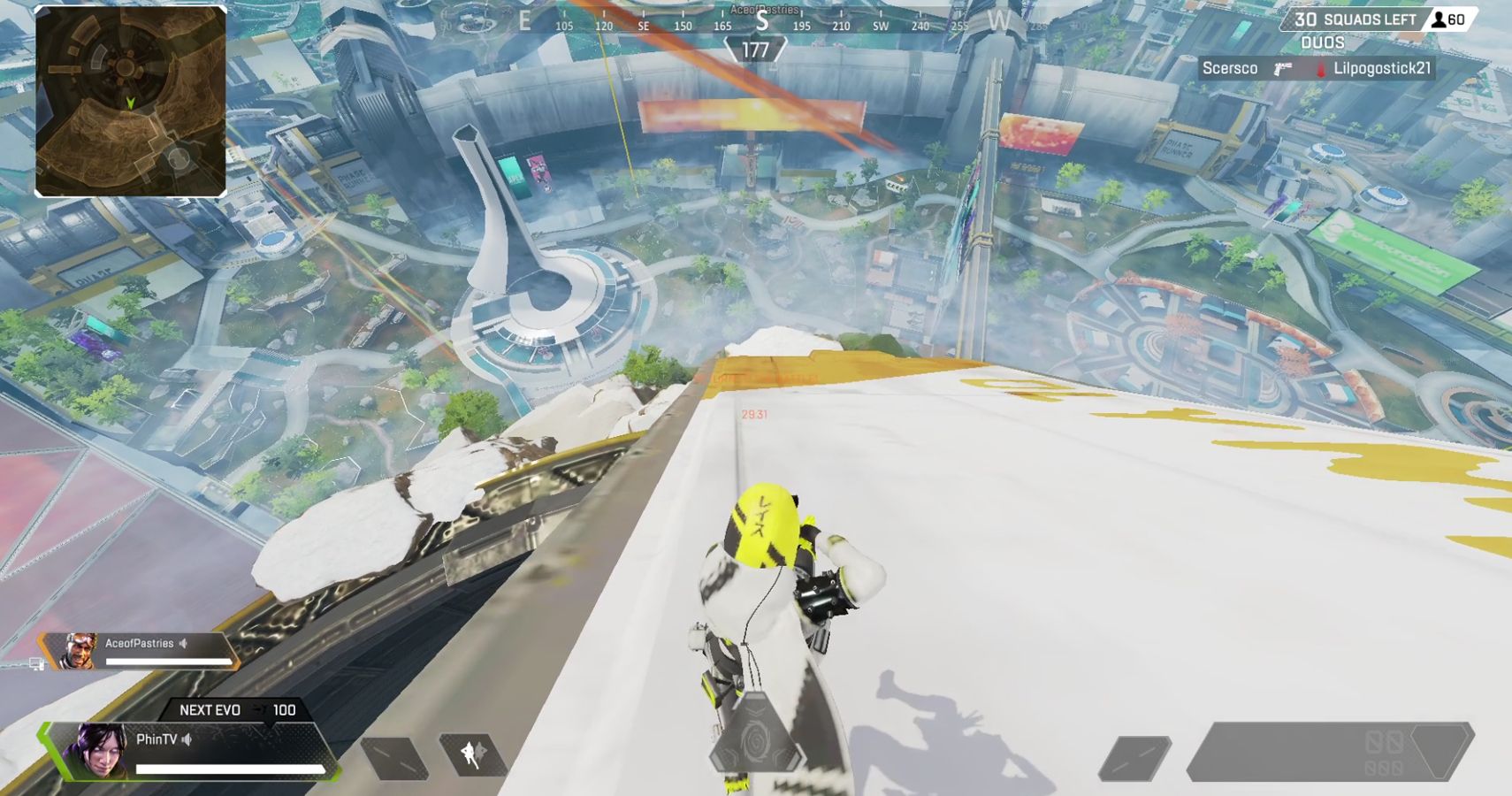
Task: Click the NEXT EVO 100 progress banner
Action: point(237,709)
